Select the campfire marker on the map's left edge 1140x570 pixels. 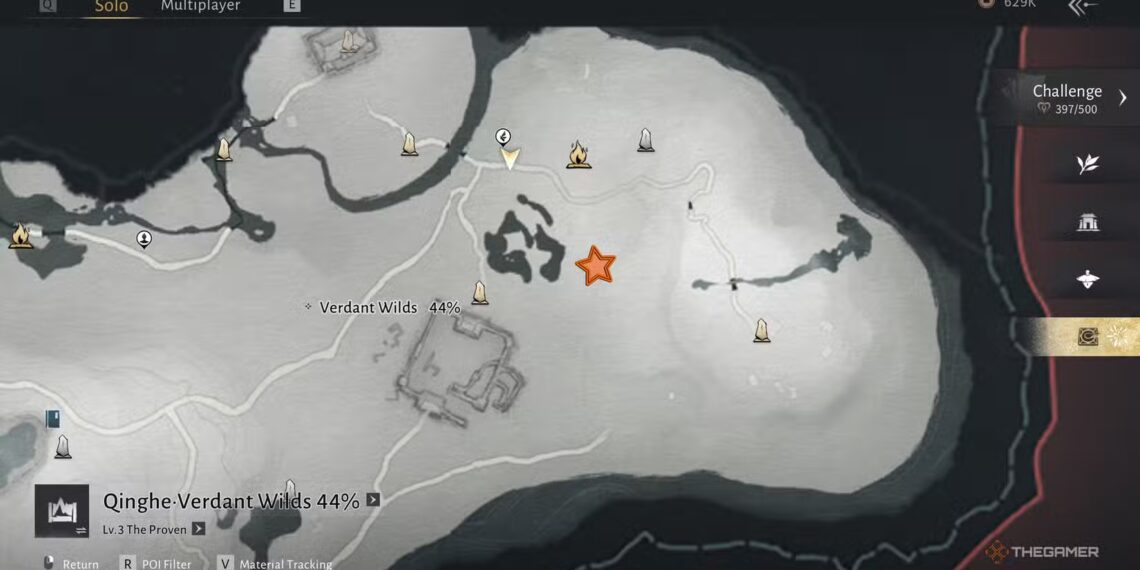(x=19, y=236)
